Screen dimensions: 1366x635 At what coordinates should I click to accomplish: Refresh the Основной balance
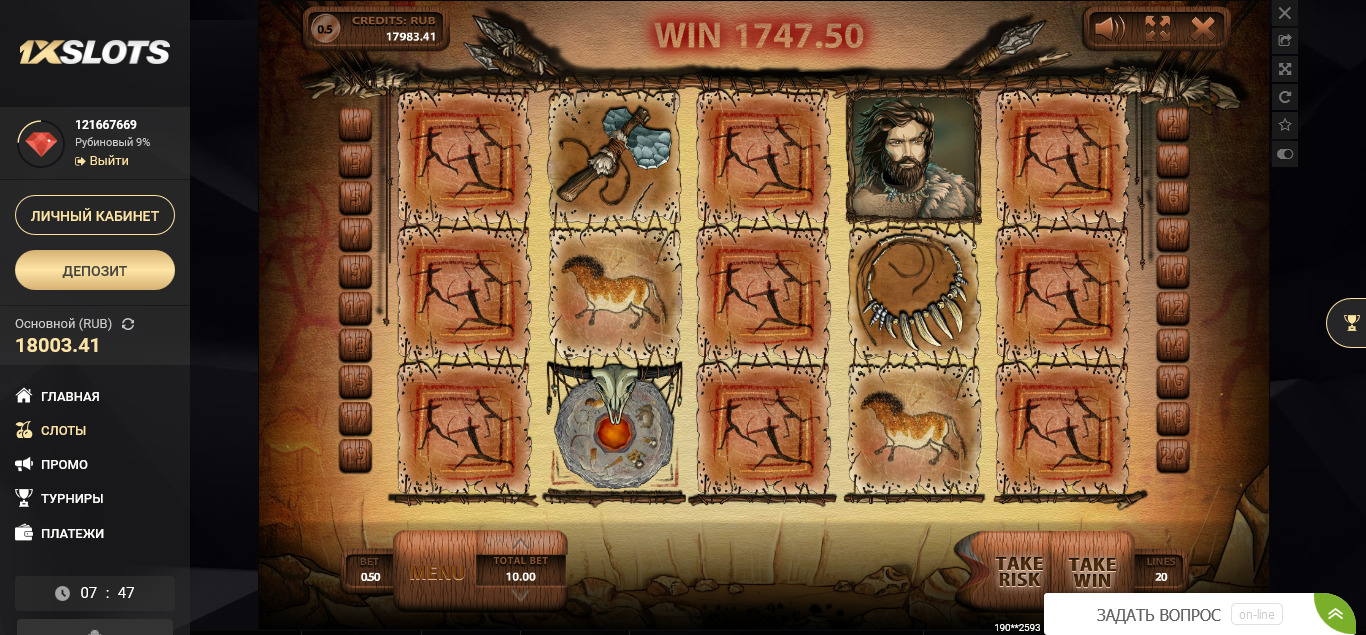[128, 324]
